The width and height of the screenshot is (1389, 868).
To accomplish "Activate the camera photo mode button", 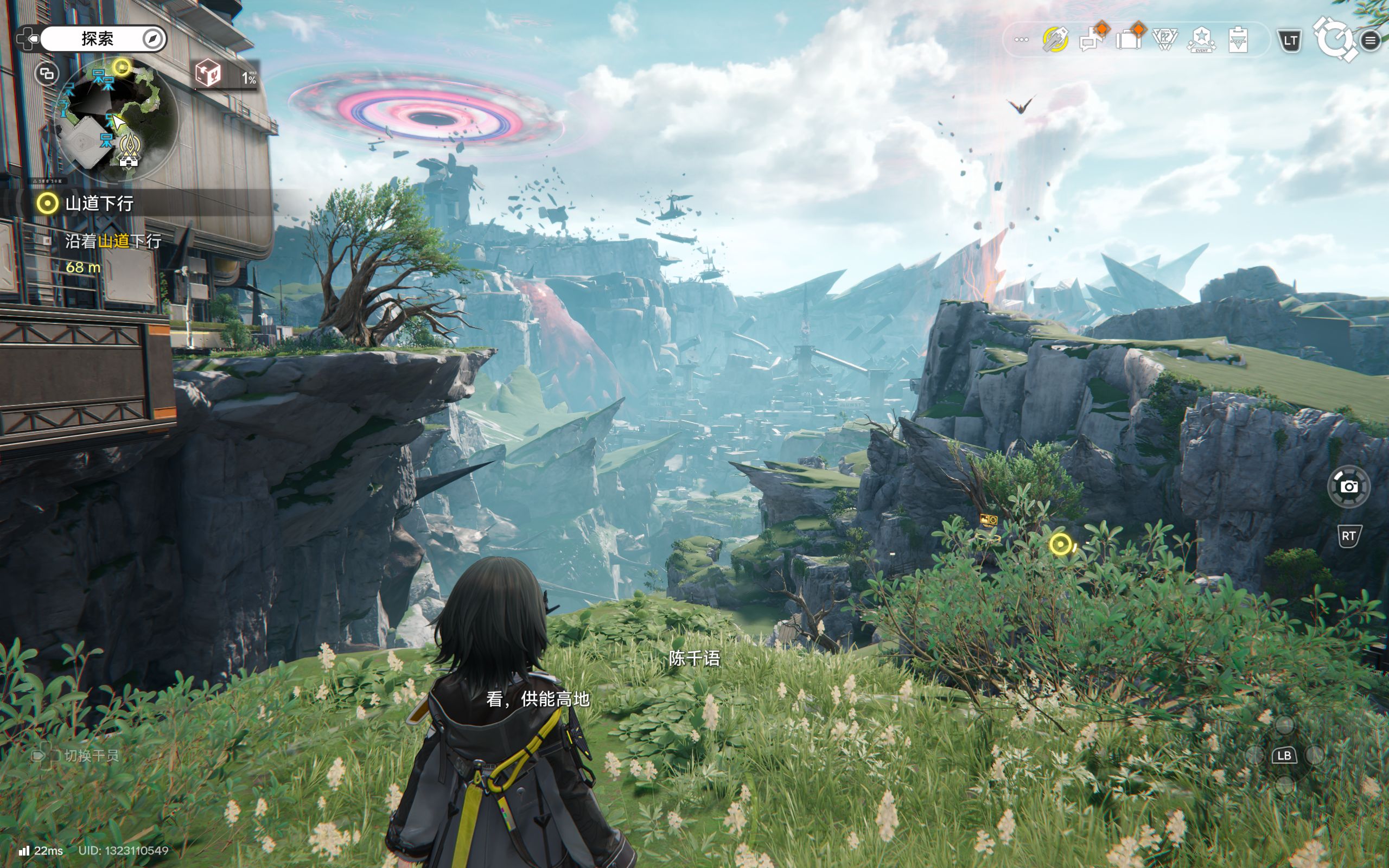I will coord(1349,487).
